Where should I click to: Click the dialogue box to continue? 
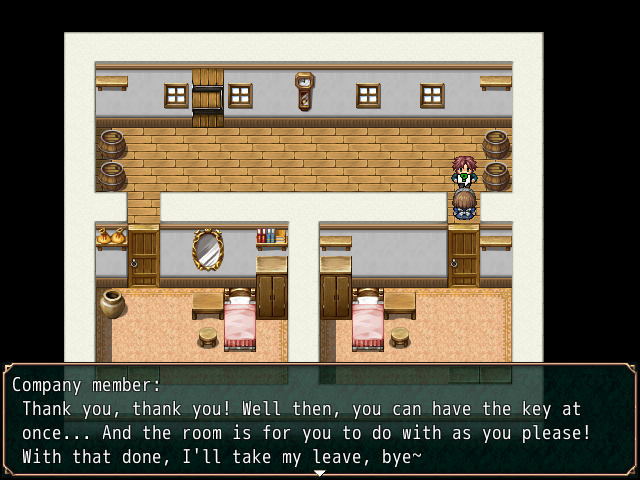(320, 420)
